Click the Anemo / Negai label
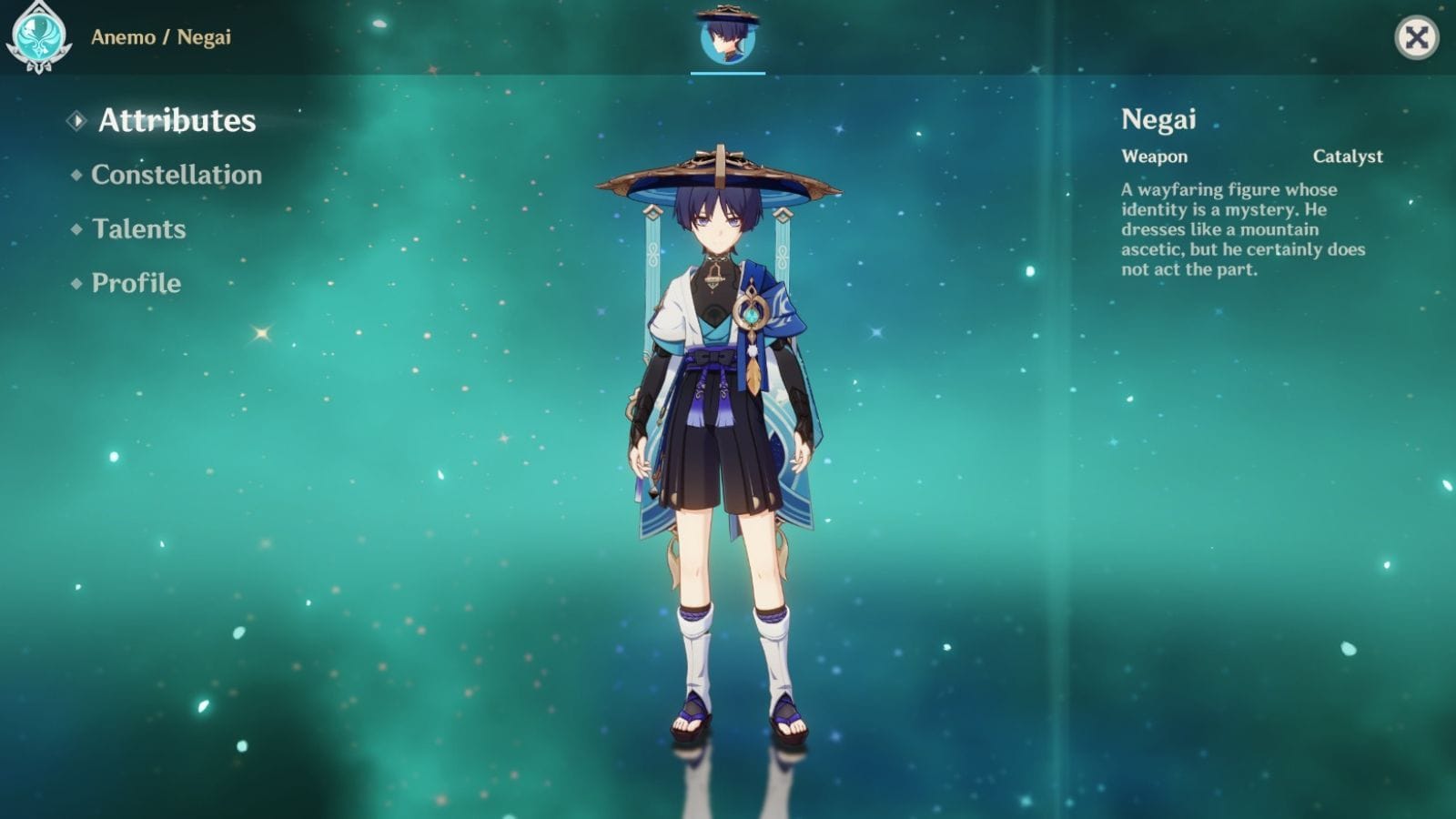1456x819 pixels. coord(160,37)
